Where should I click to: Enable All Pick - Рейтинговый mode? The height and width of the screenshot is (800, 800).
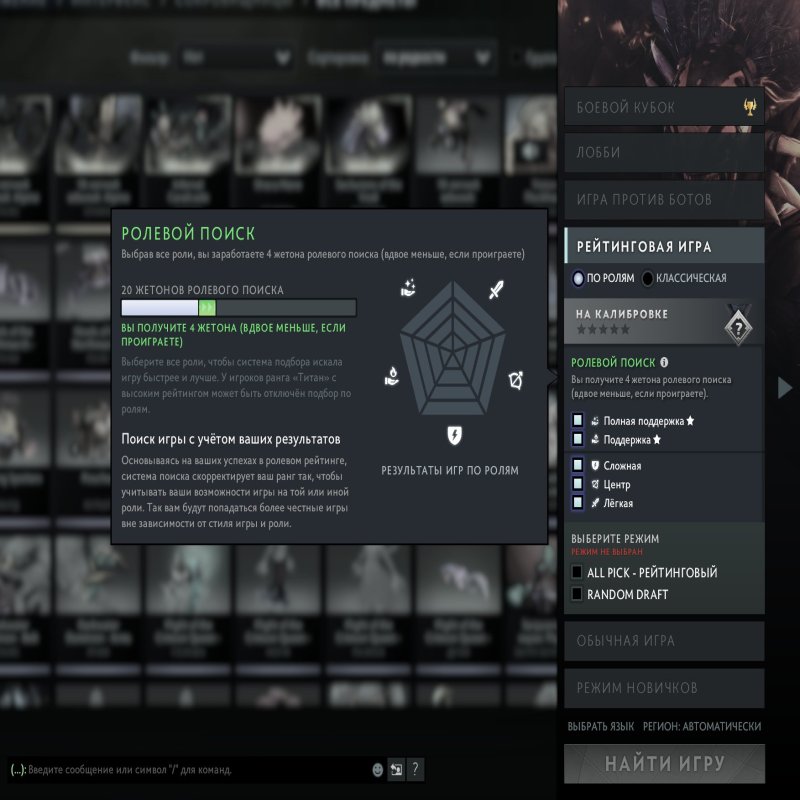577,572
